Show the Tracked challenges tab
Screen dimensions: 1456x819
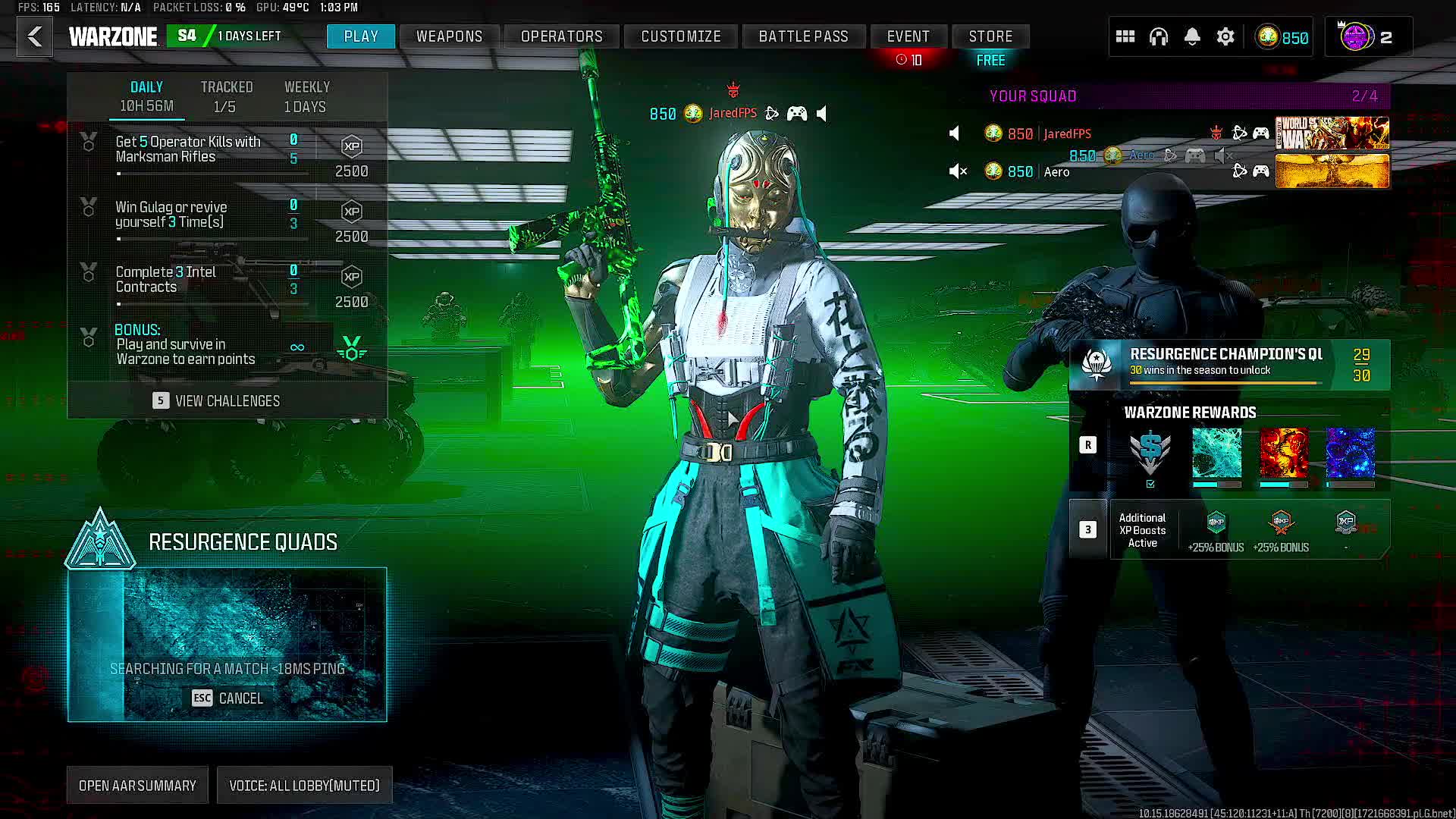[x=226, y=96]
